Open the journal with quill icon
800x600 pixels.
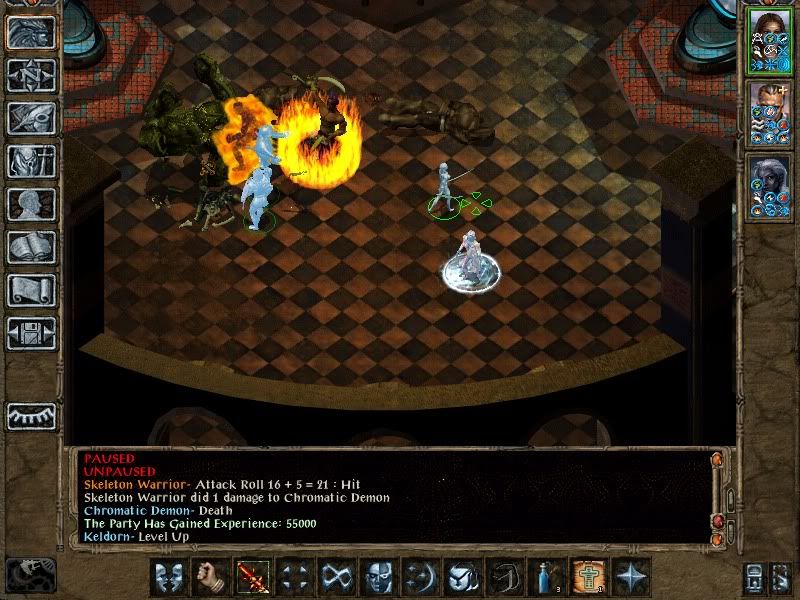pos(31,118)
